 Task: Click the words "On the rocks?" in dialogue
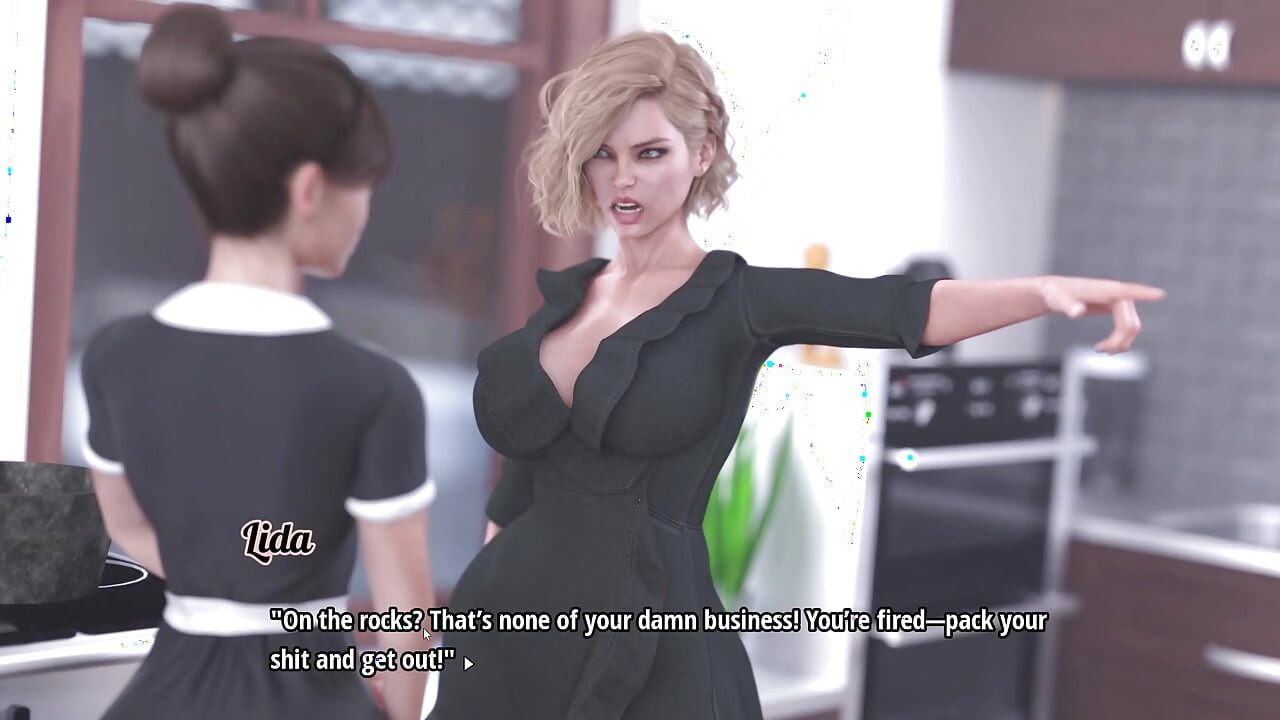coord(345,621)
